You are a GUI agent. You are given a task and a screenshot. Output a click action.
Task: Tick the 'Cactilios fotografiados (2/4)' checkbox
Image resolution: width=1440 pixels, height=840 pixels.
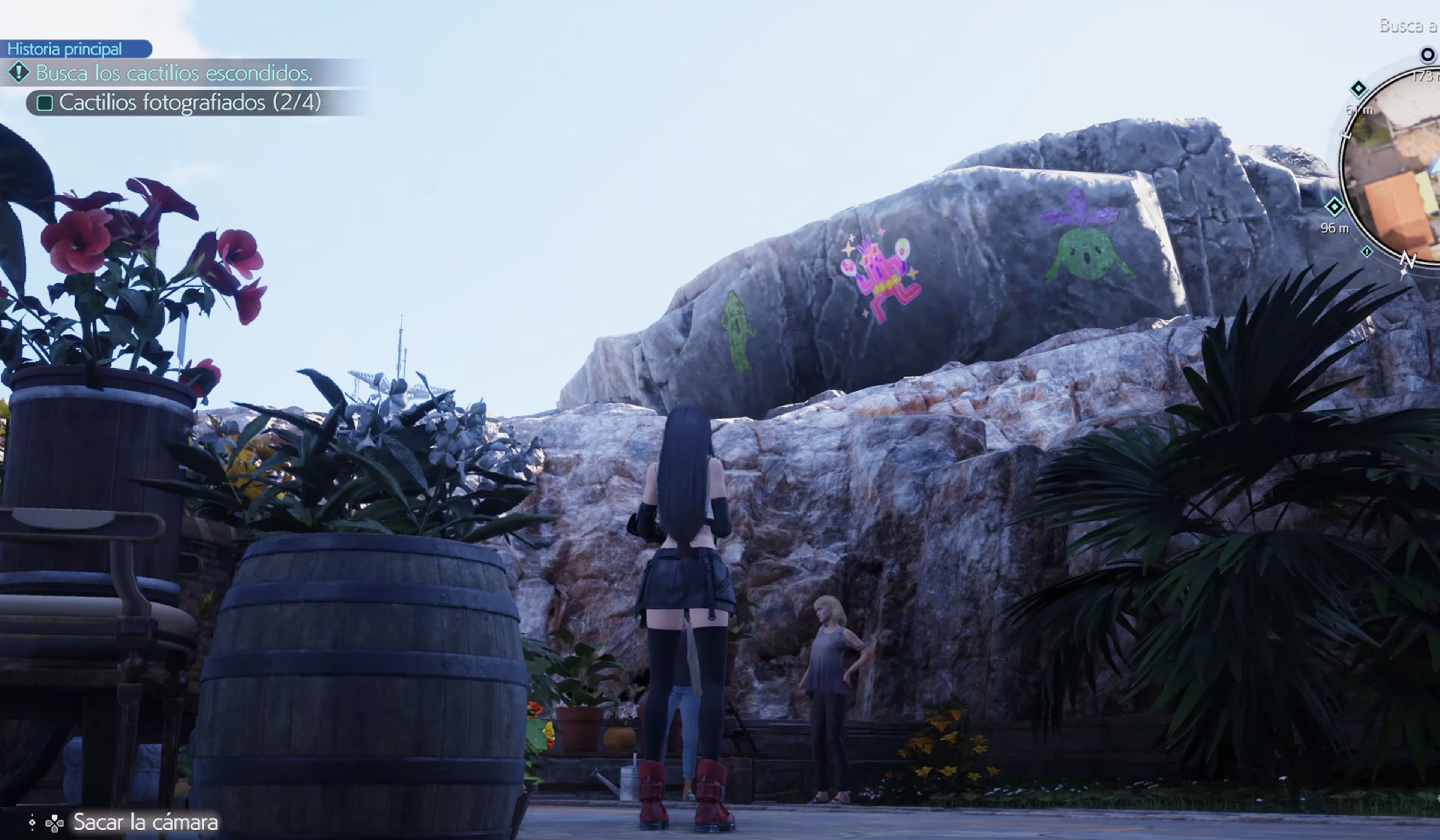click(x=45, y=103)
